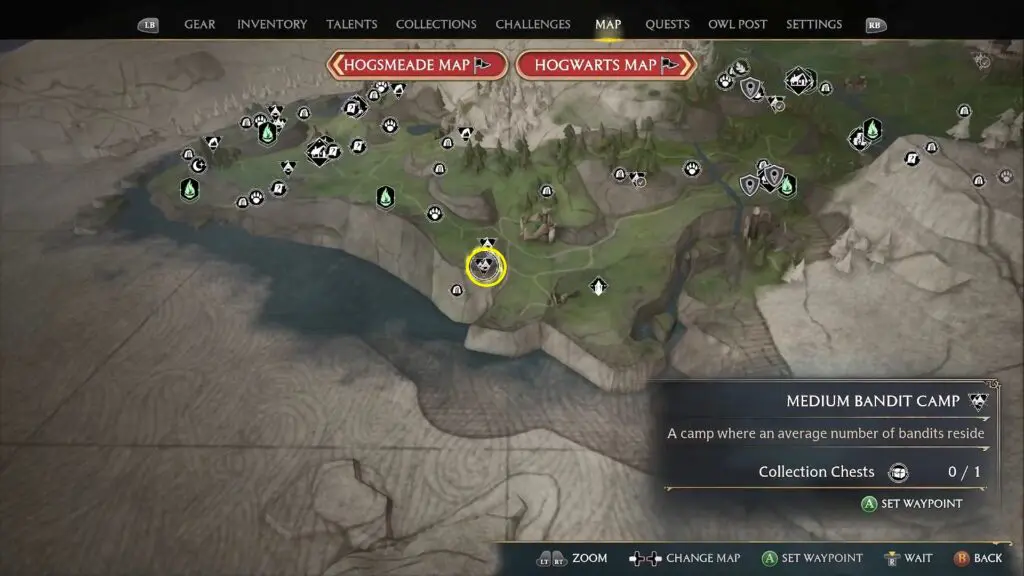
Task: Set a waypoint from the bandit camp panel
Action: [x=912, y=504]
